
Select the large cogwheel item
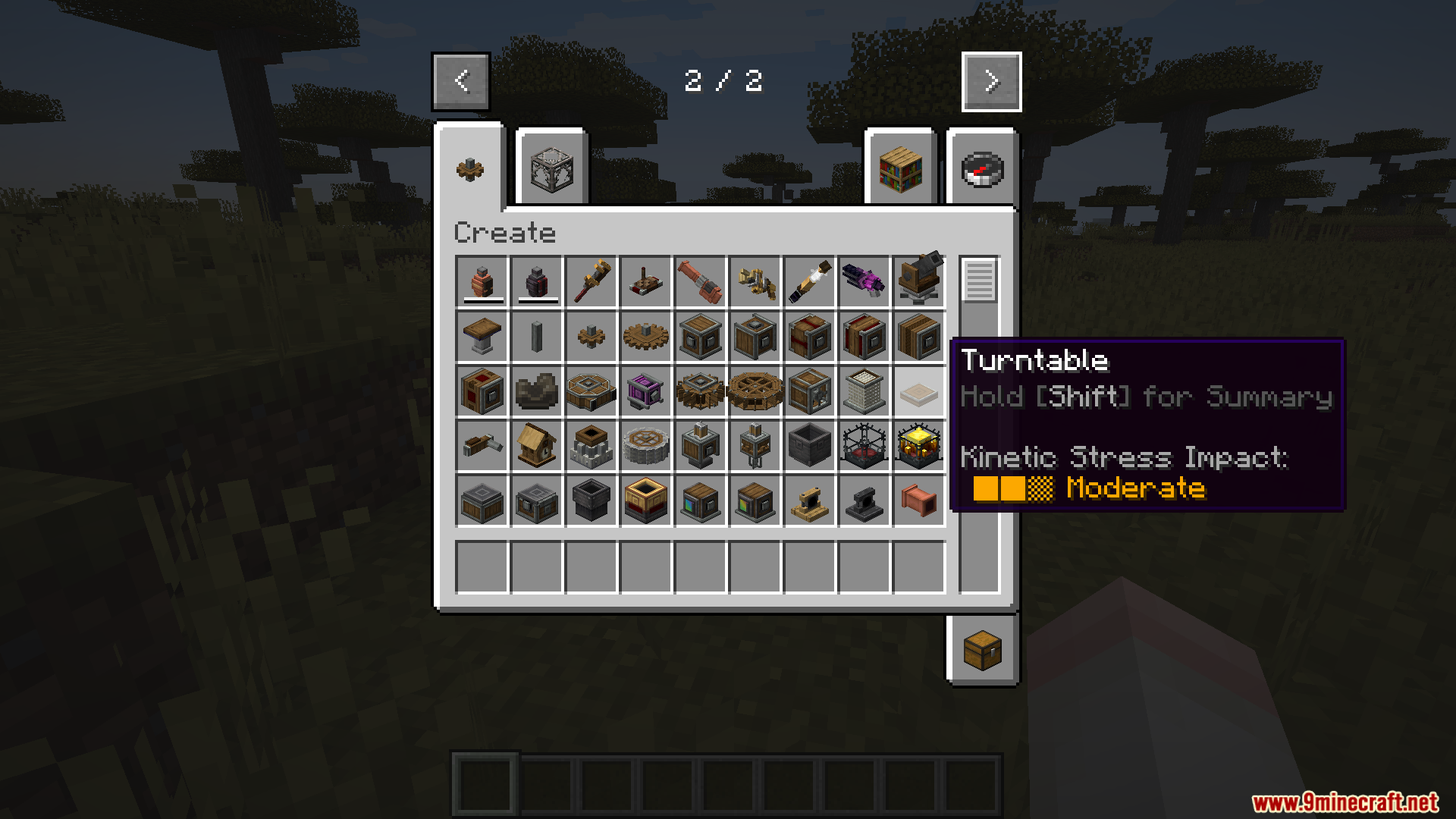click(x=647, y=337)
